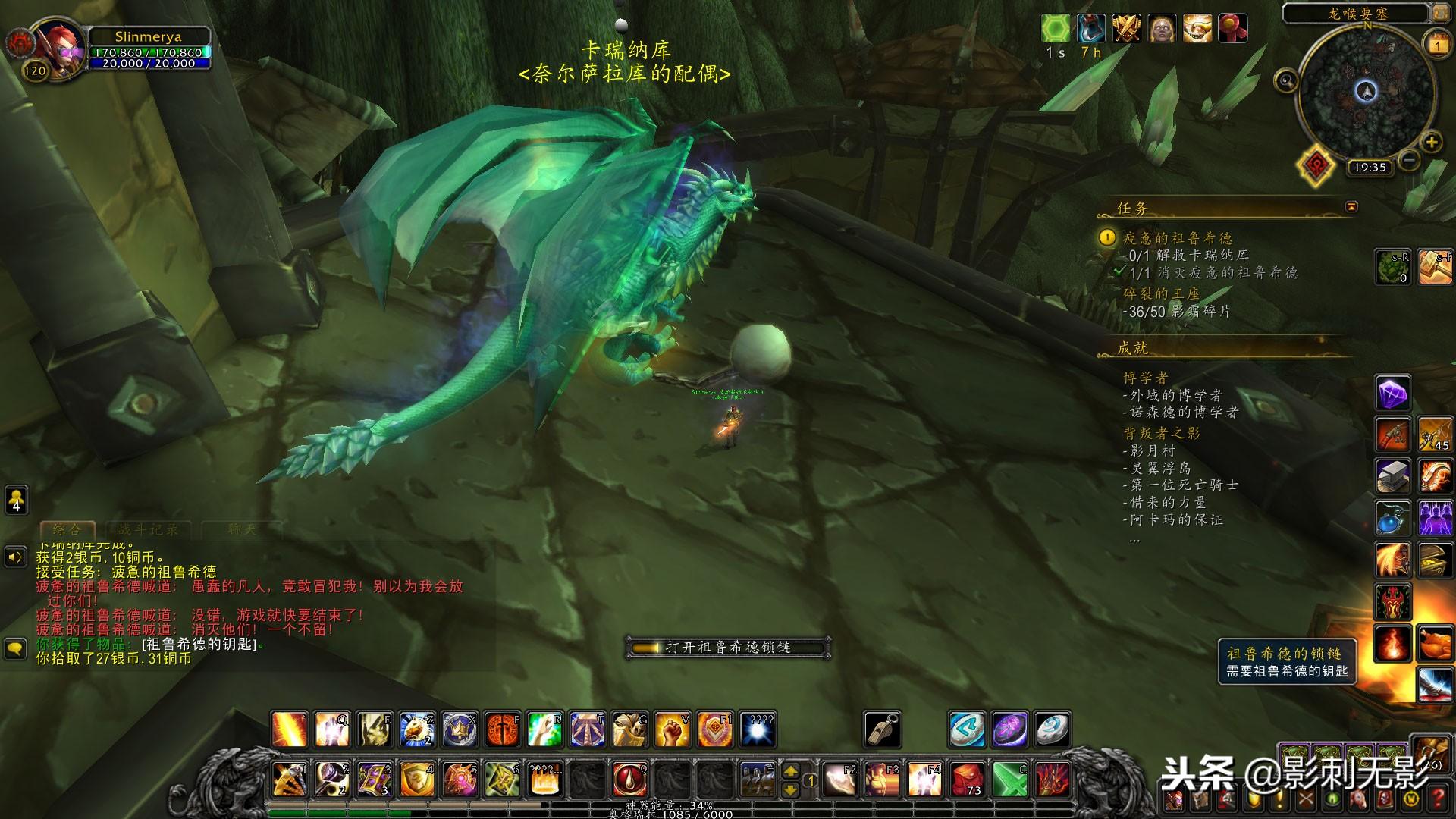Switch to the 战斗记录 chat tab
Screen dimensions: 1456x819
point(149,529)
